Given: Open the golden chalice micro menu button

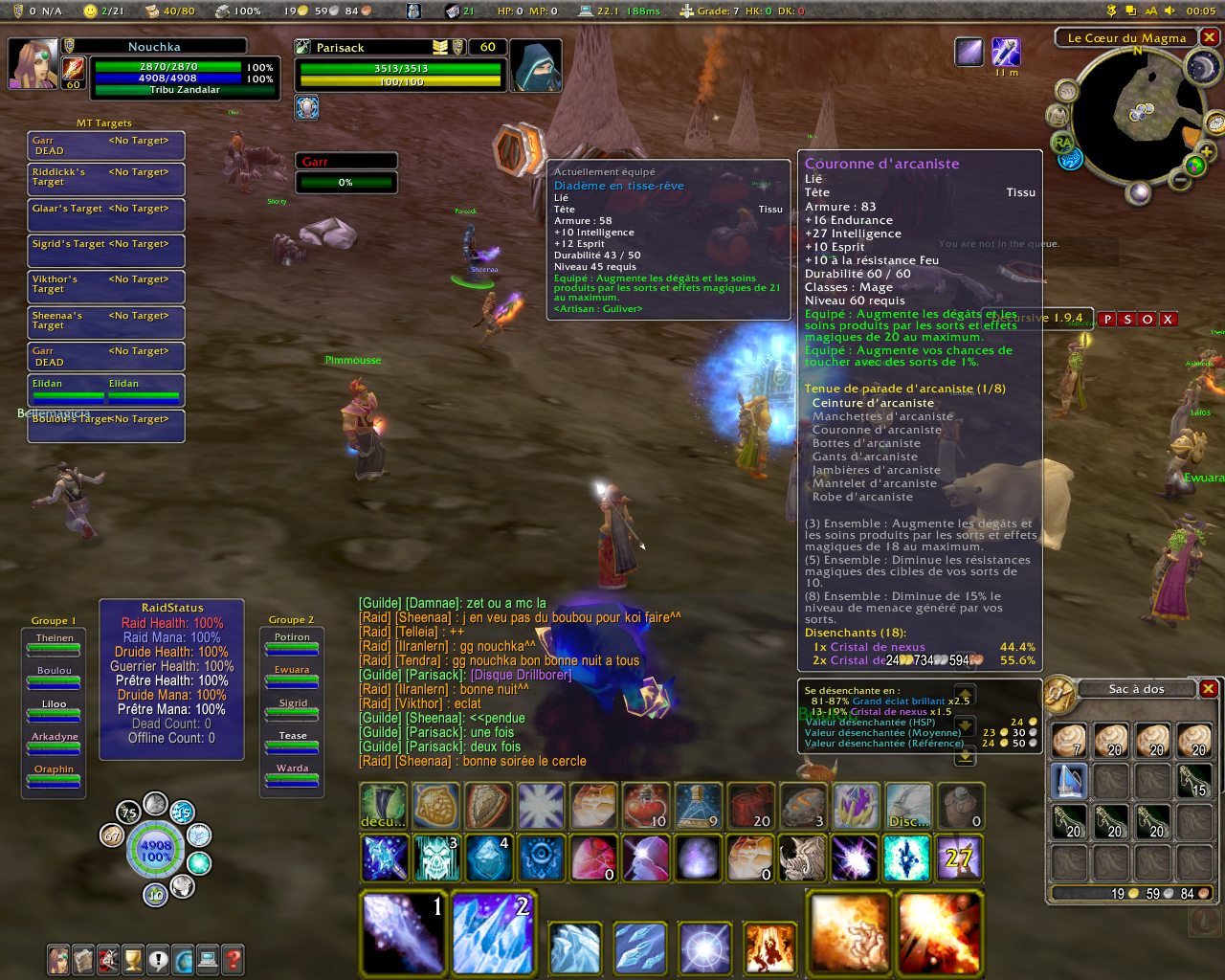Looking at the screenshot, I should [133, 958].
